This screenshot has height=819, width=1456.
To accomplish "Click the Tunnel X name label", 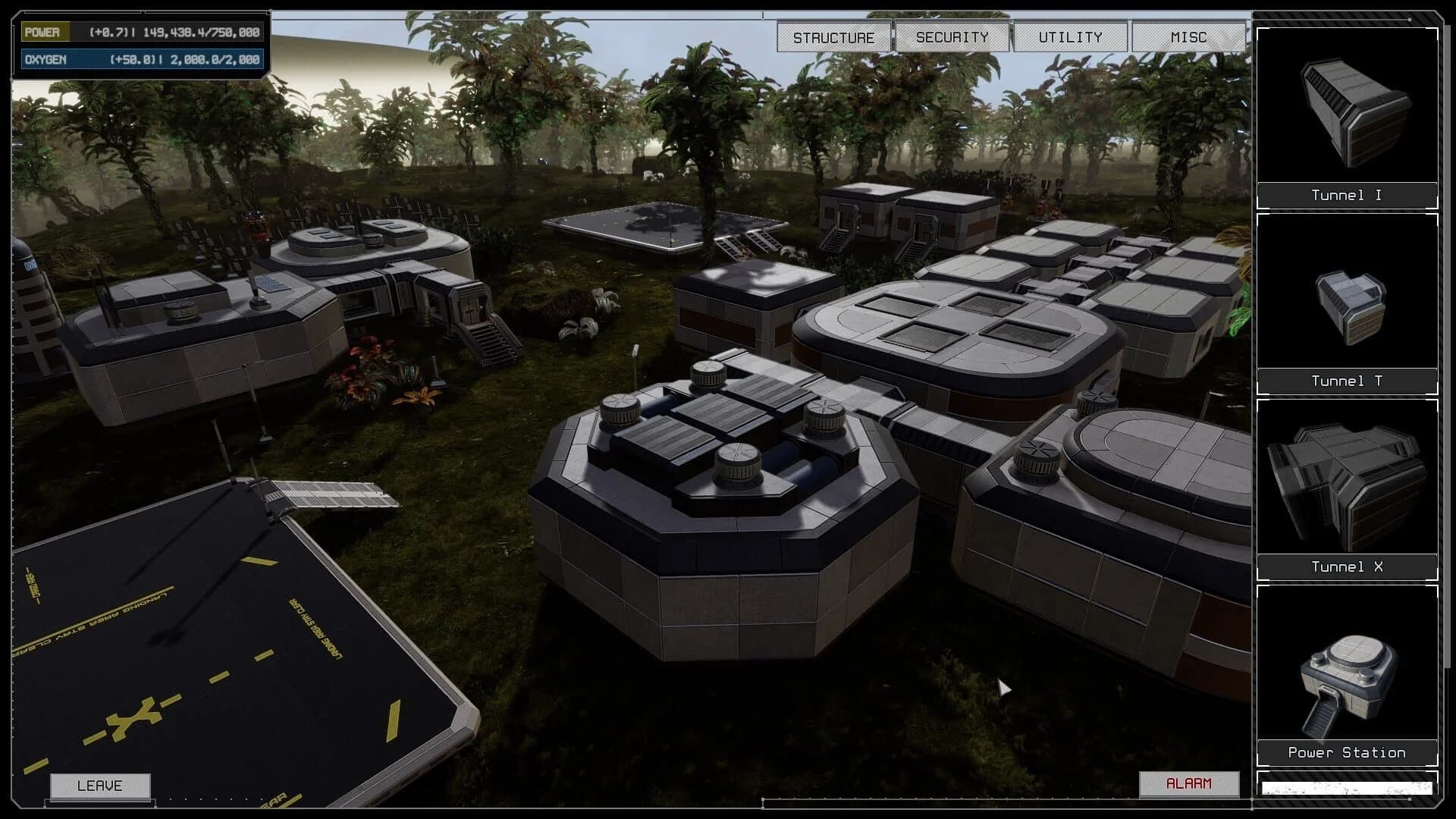I will coord(1346,566).
